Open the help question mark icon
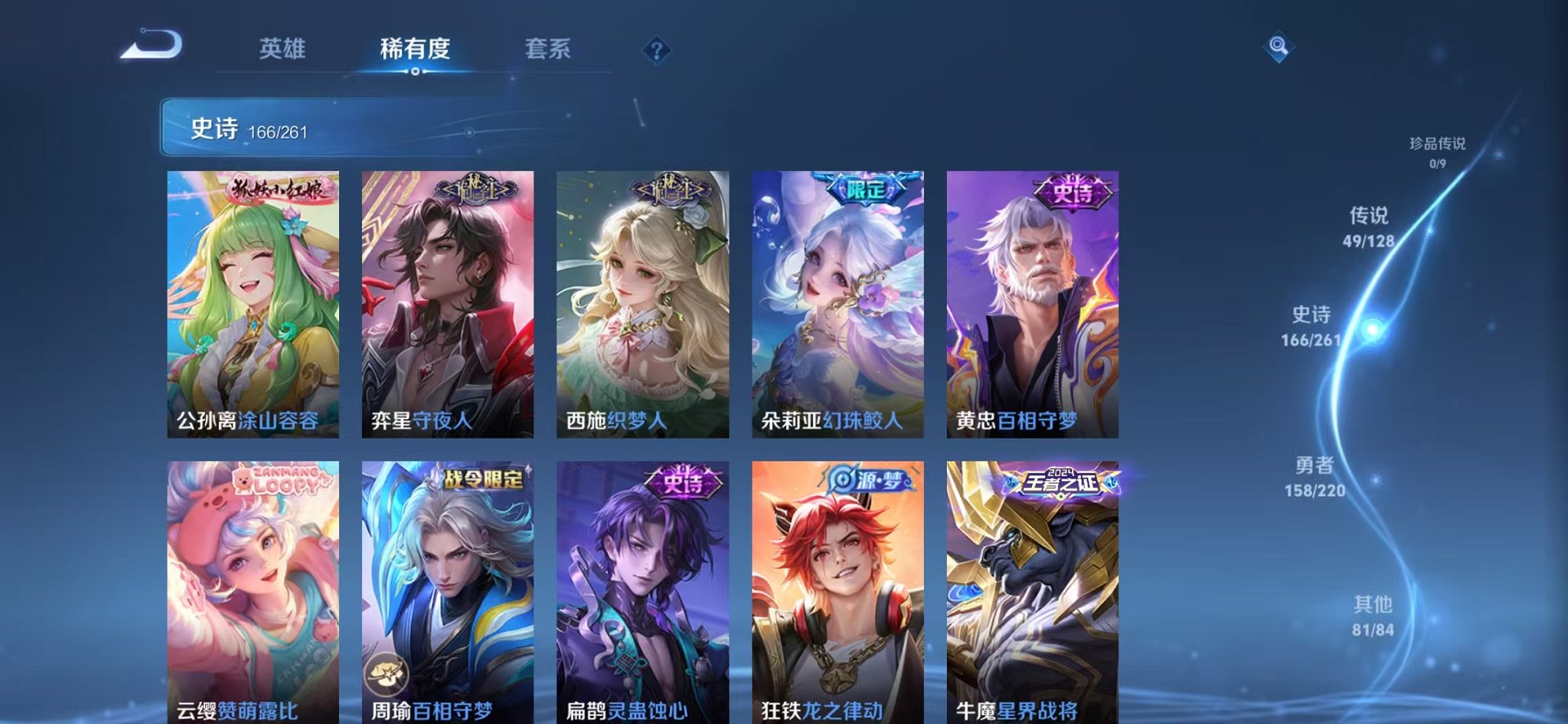Image resolution: width=1568 pixels, height=724 pixels. coord(658,50)
